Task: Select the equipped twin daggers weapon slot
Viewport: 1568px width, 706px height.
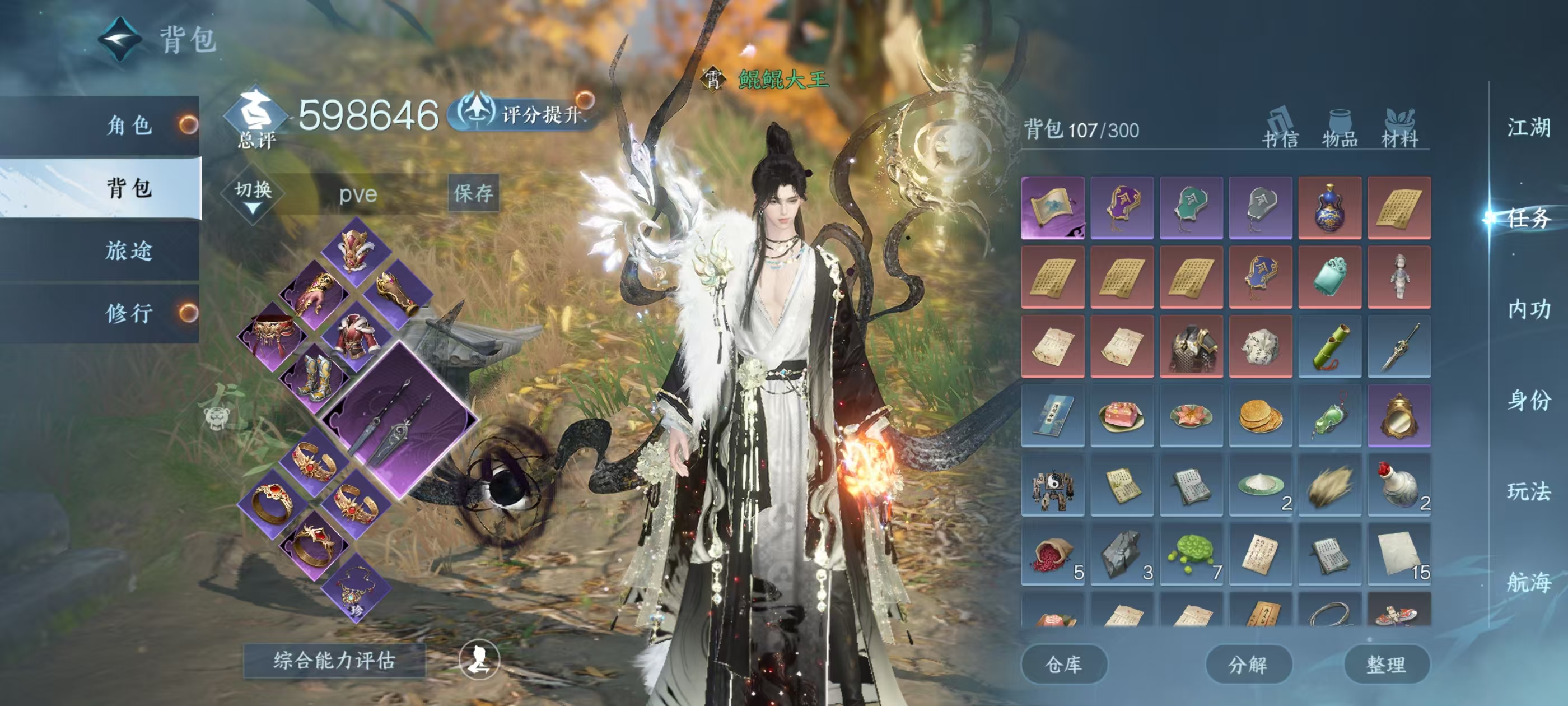Action: click(399, 420)
